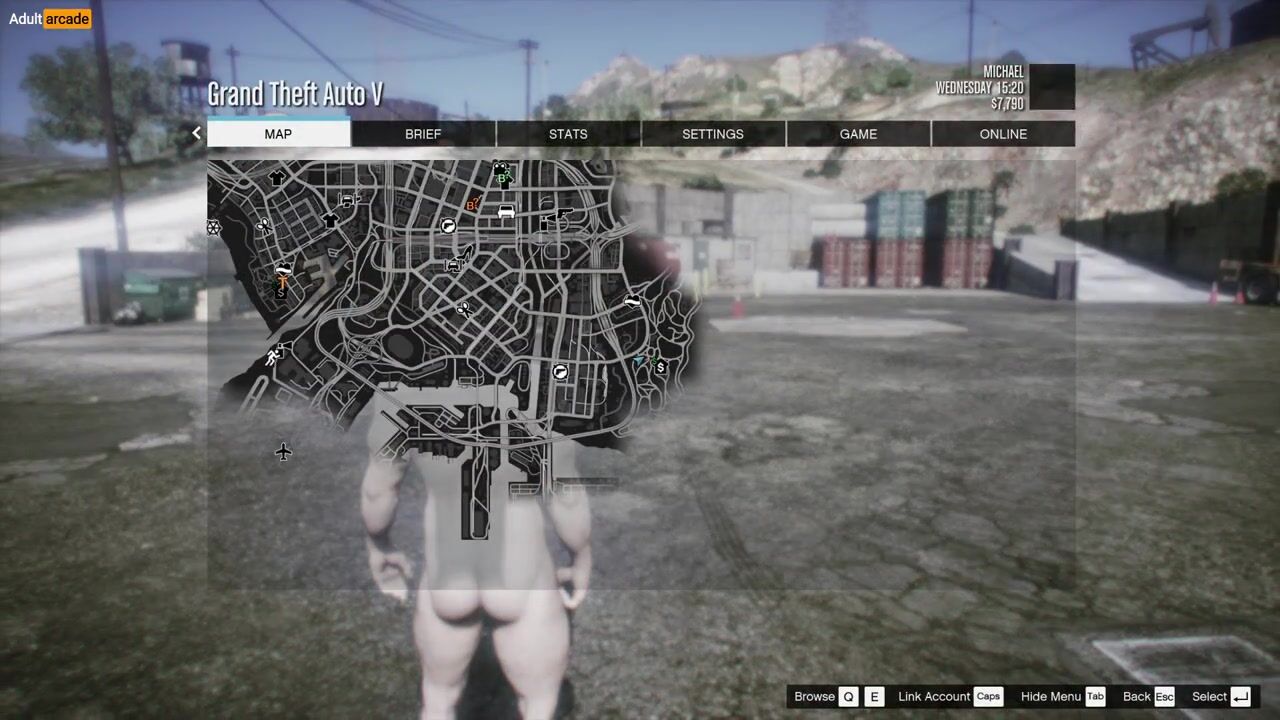Viewport: 1280px width, 720px height.
Task: Click the left arrow beside the tabs
Action: click(196, 133)
